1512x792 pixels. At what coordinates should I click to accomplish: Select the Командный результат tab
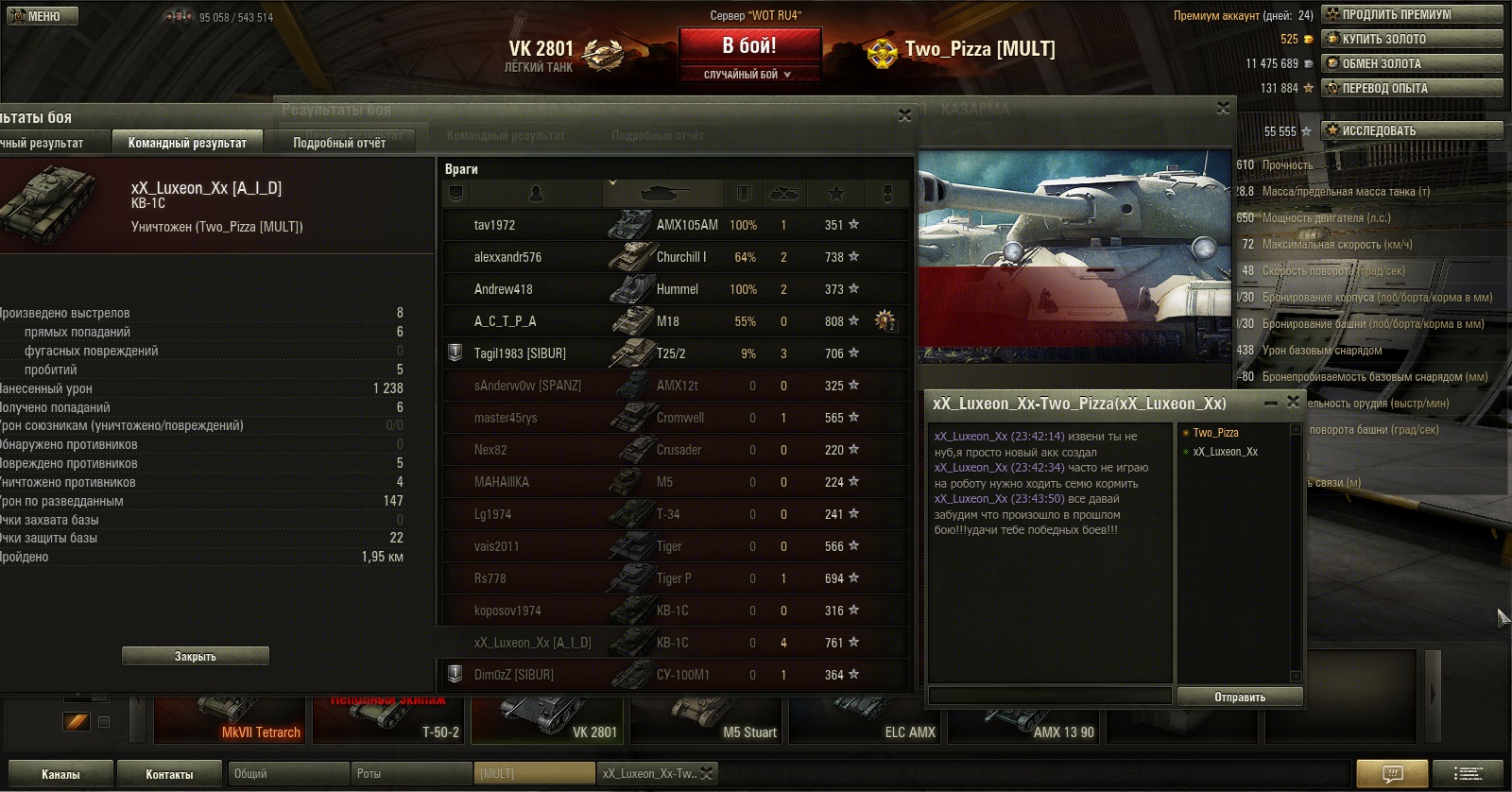[x=187, y=143]
